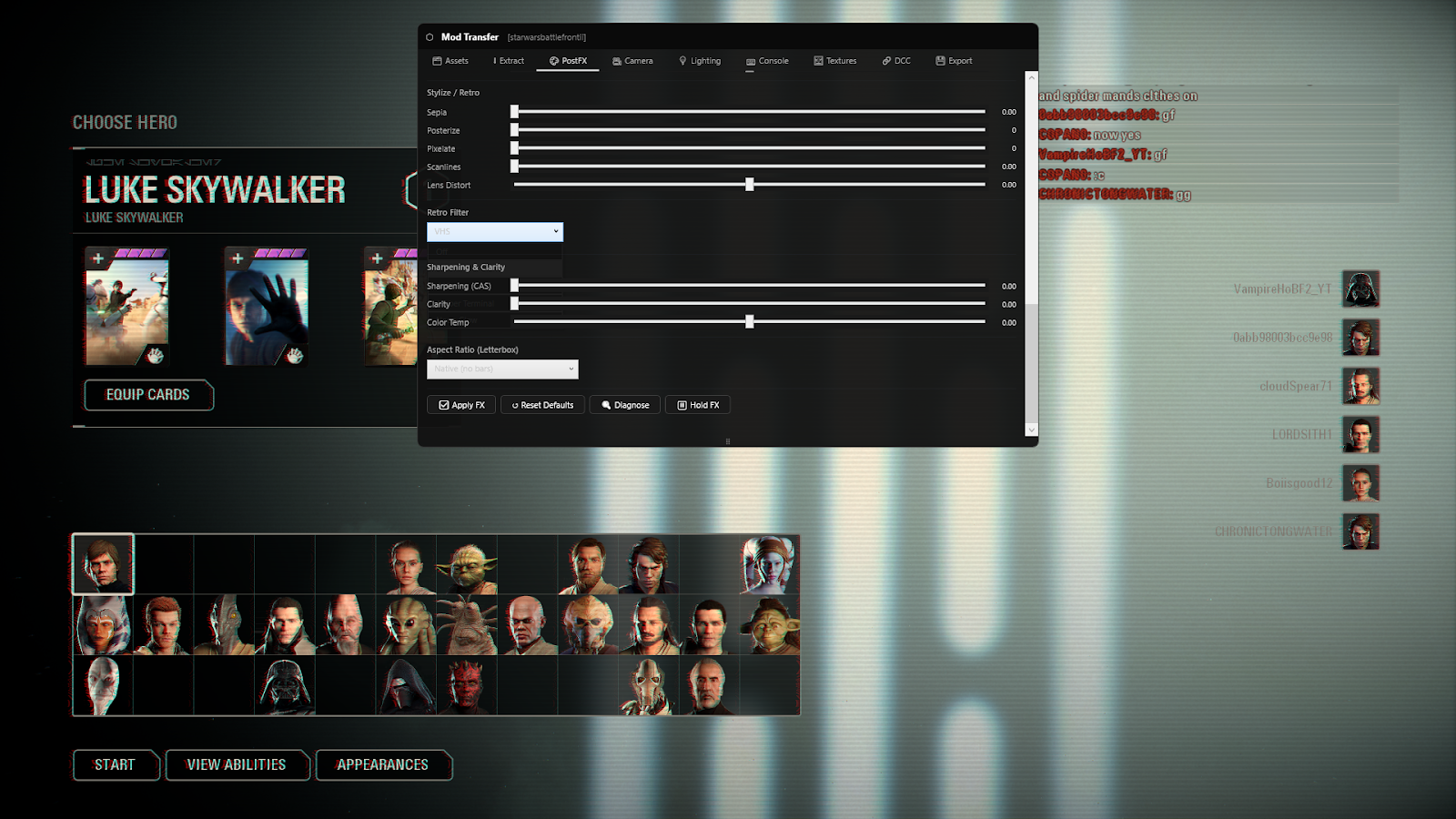Select the PostFX gear icon

[552, 61]
